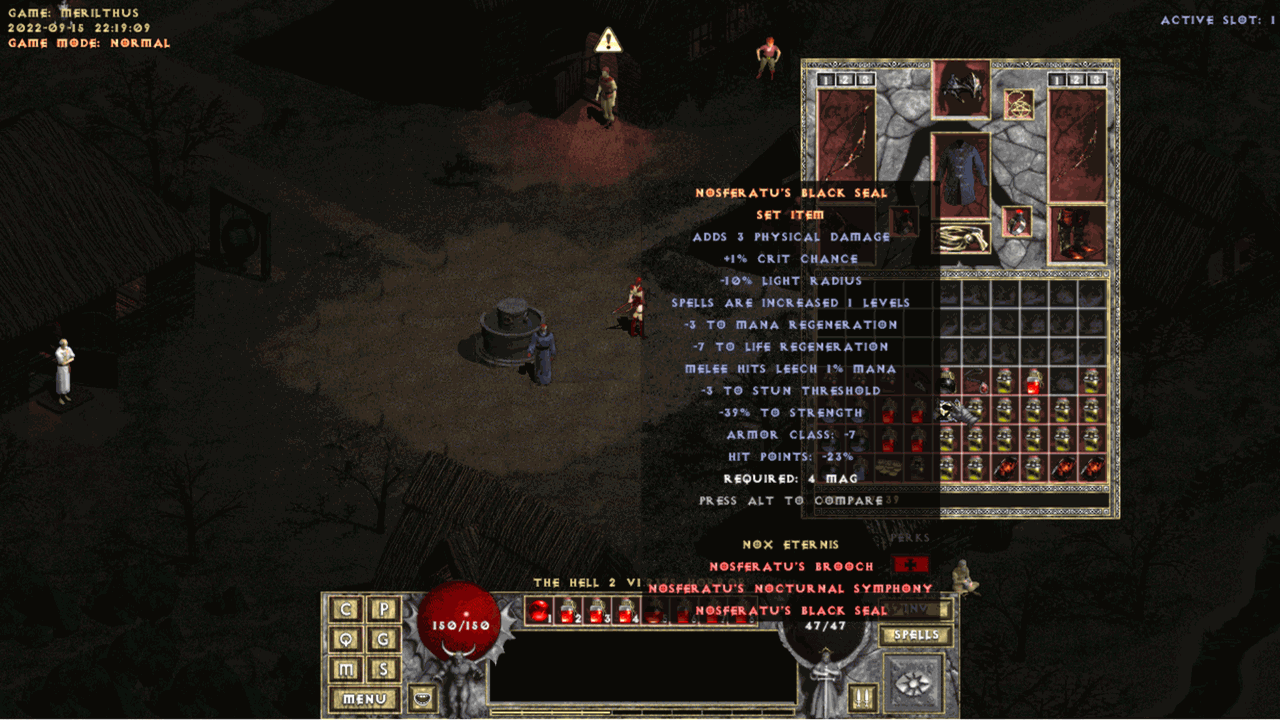1280x720 pixels.
Task: Click the S button on the panel
Action: pos(384,669)
